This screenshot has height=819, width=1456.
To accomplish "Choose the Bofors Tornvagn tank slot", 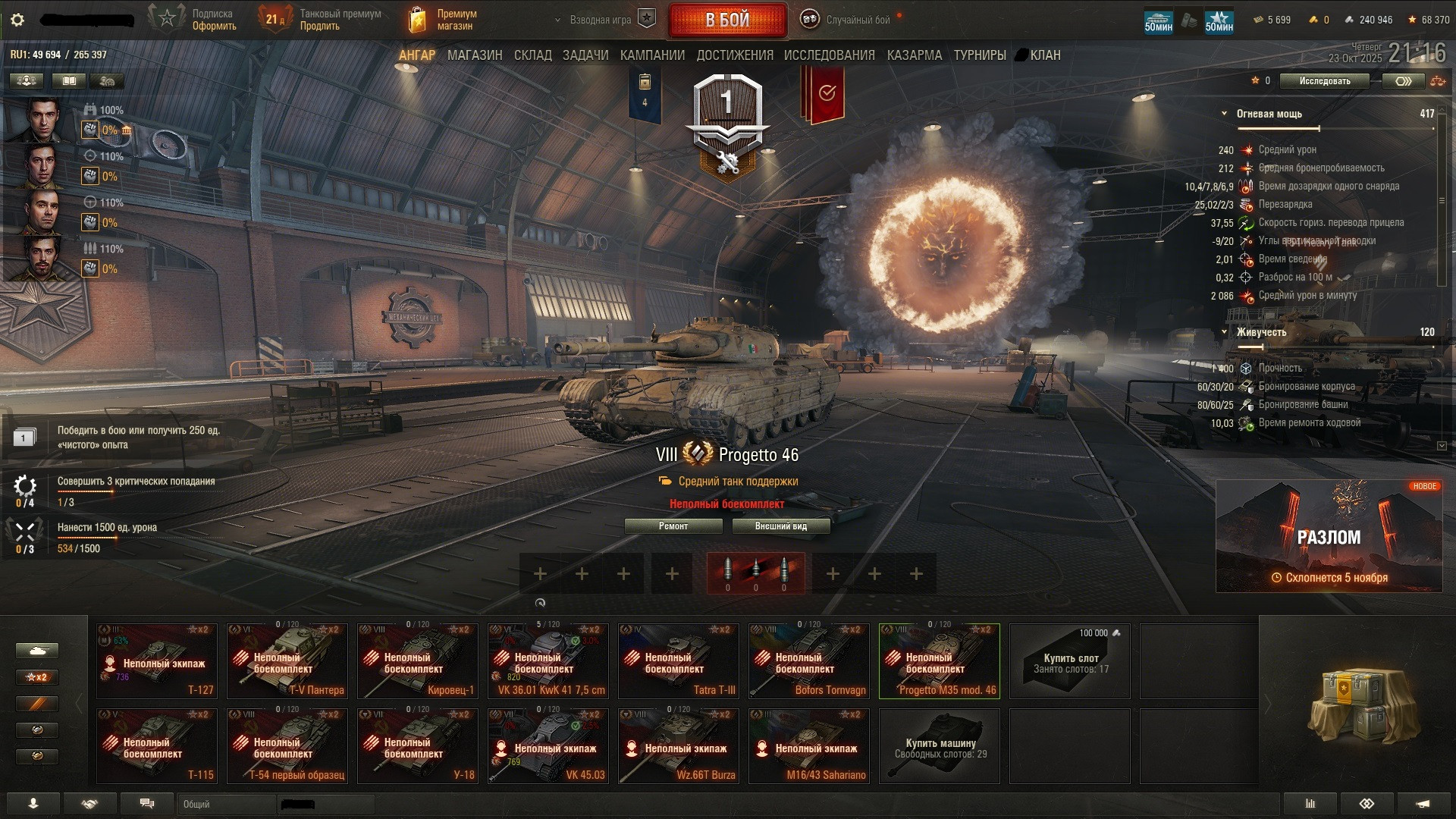I will pos(809,661).
